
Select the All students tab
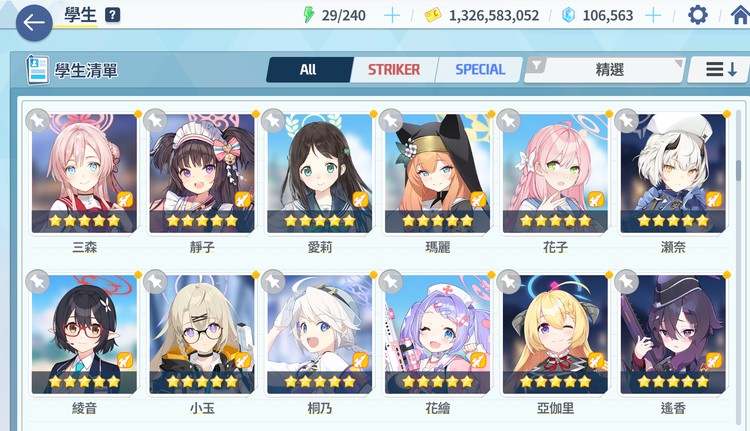pos(308,70)
